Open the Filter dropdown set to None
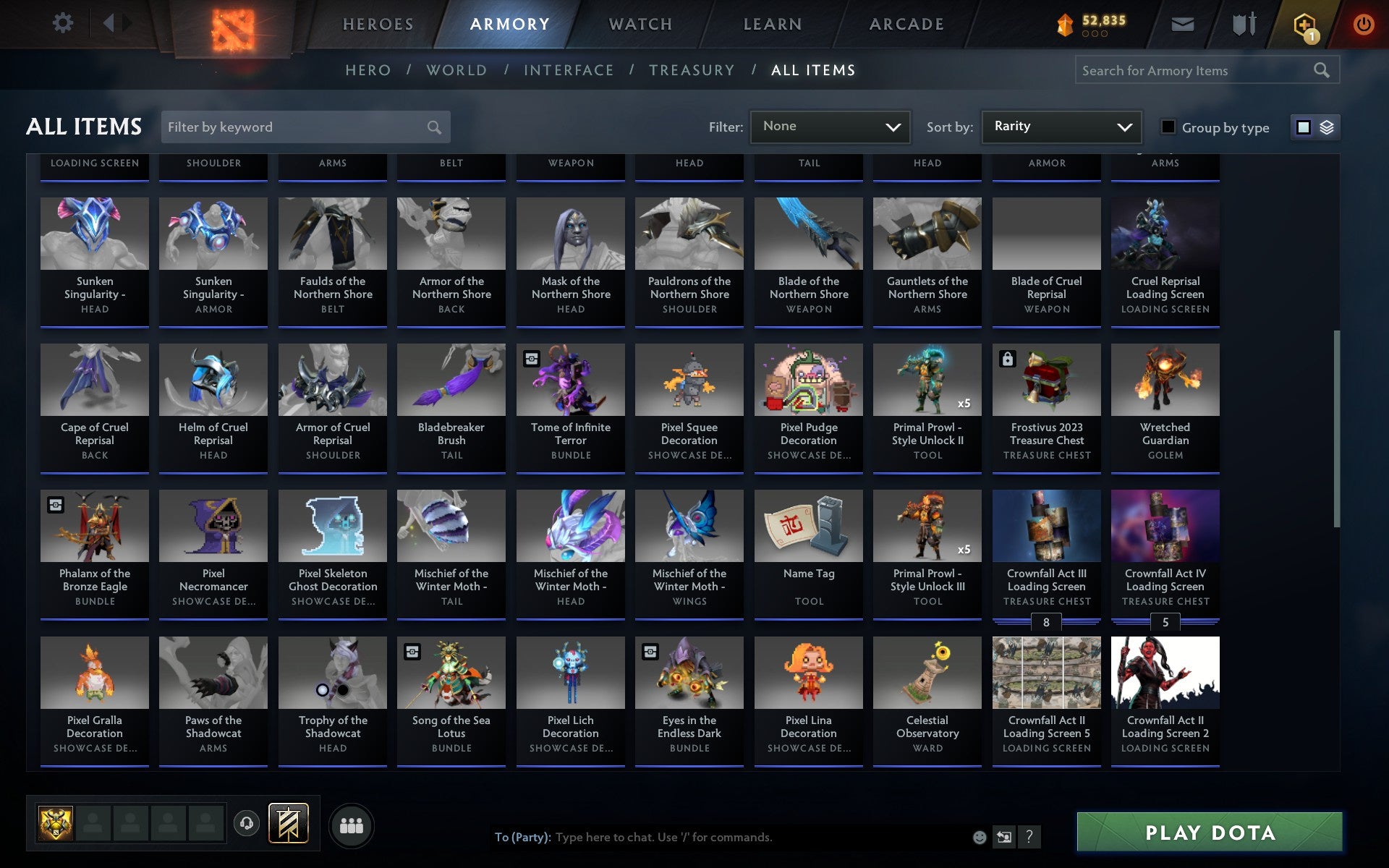Image resolution: width=1389 pixels, height=868 pixels. [x=829, y=127]
